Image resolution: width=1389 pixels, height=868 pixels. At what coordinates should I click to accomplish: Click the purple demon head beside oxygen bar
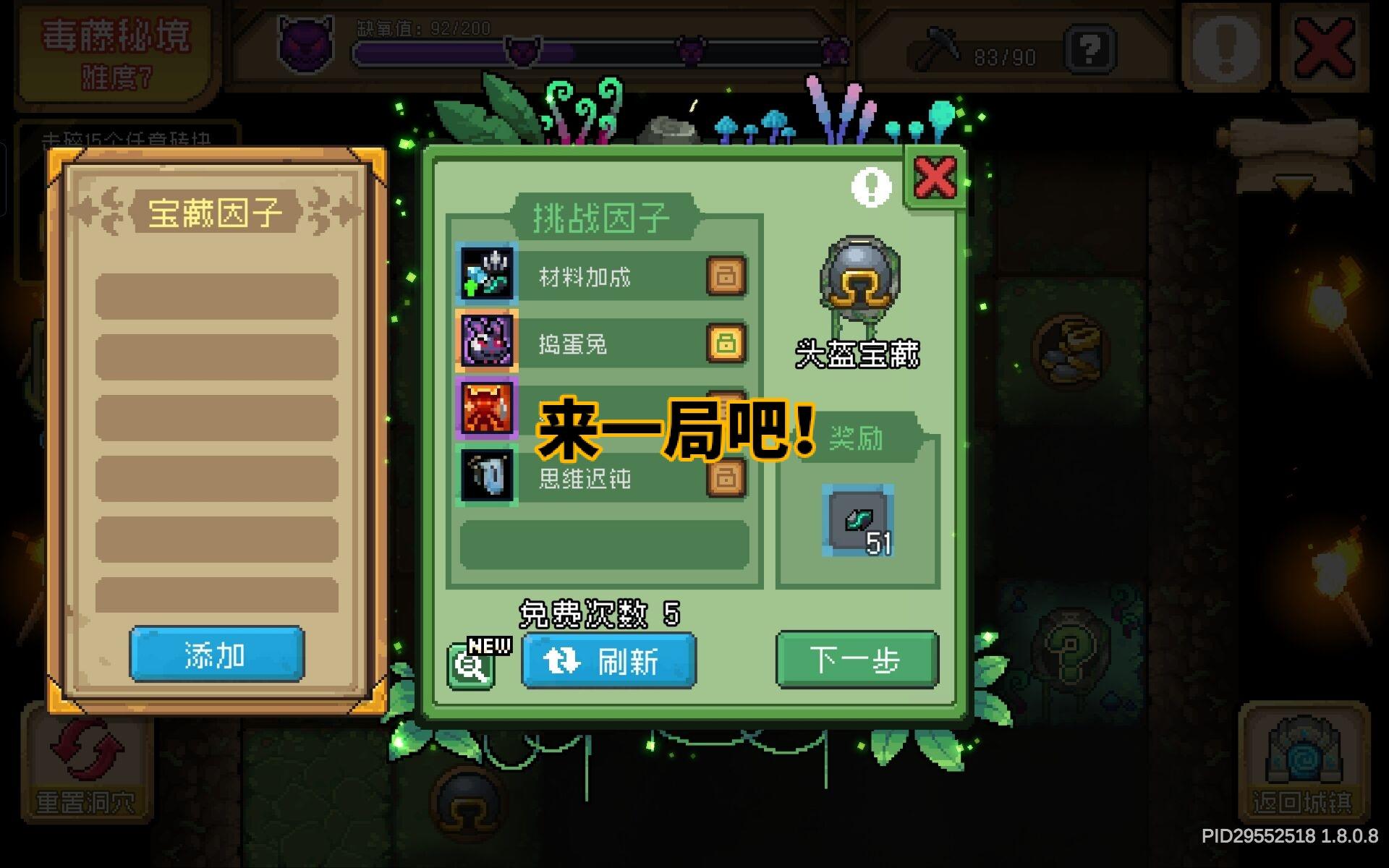pyautogui.click(x=307, y=45)
